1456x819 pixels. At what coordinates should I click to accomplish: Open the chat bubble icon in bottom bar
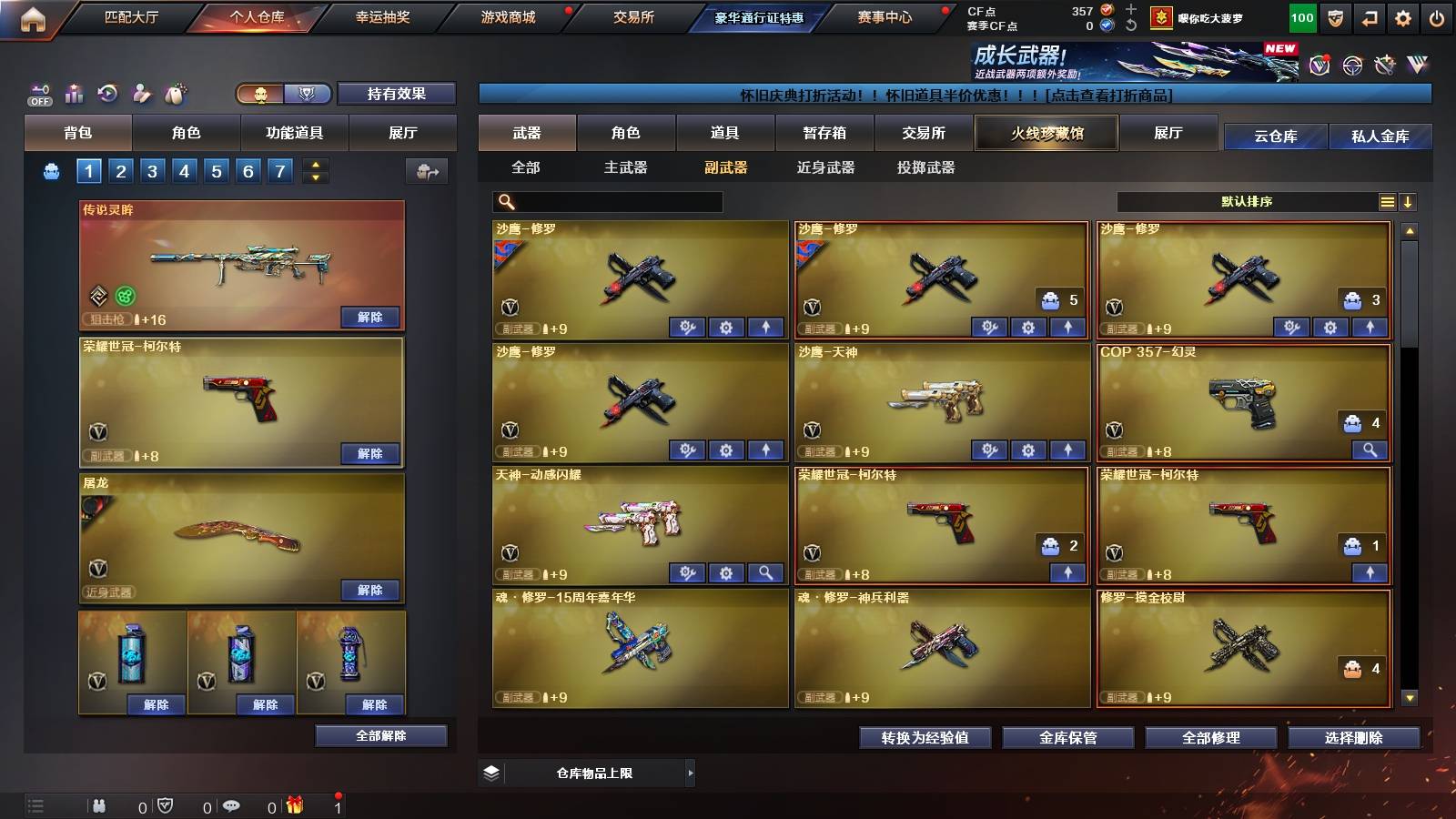[x=230, y=805]
